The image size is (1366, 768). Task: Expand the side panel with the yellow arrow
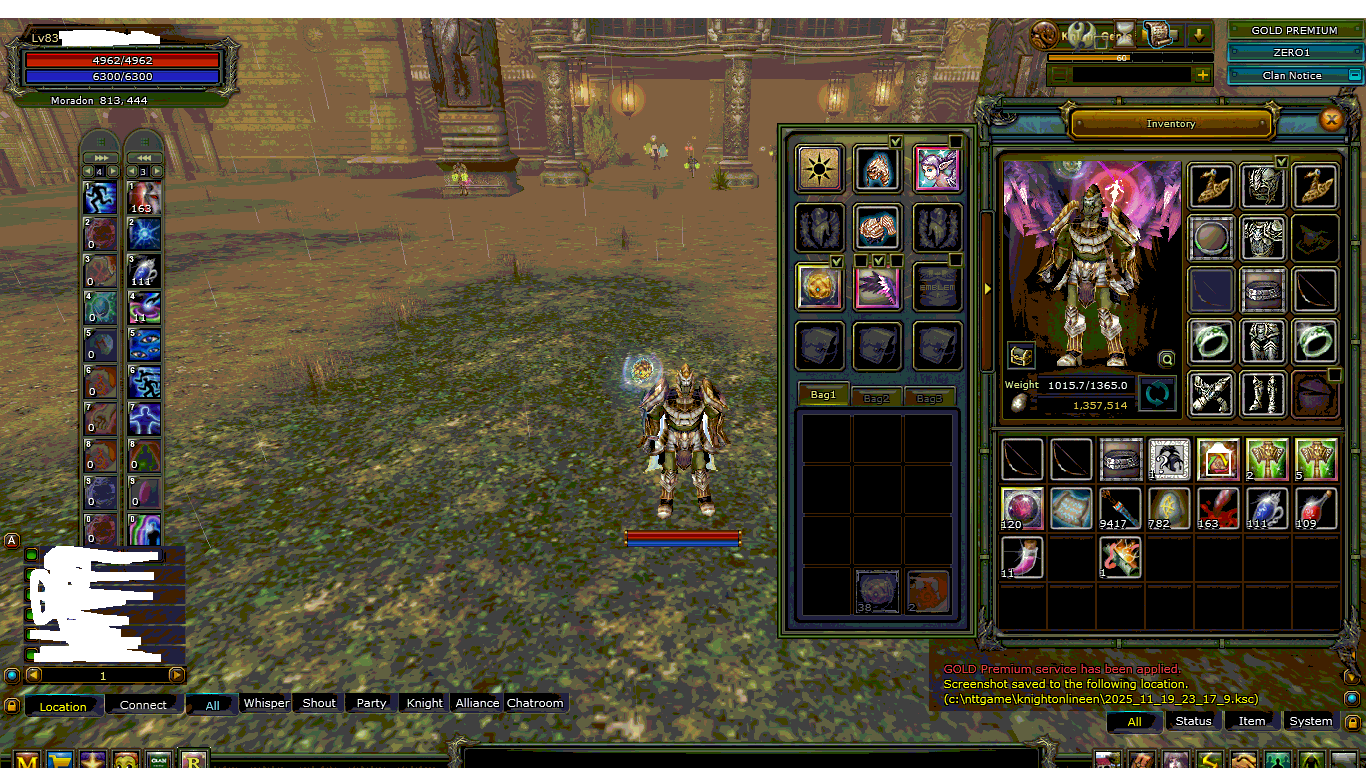tap(987, 289)
